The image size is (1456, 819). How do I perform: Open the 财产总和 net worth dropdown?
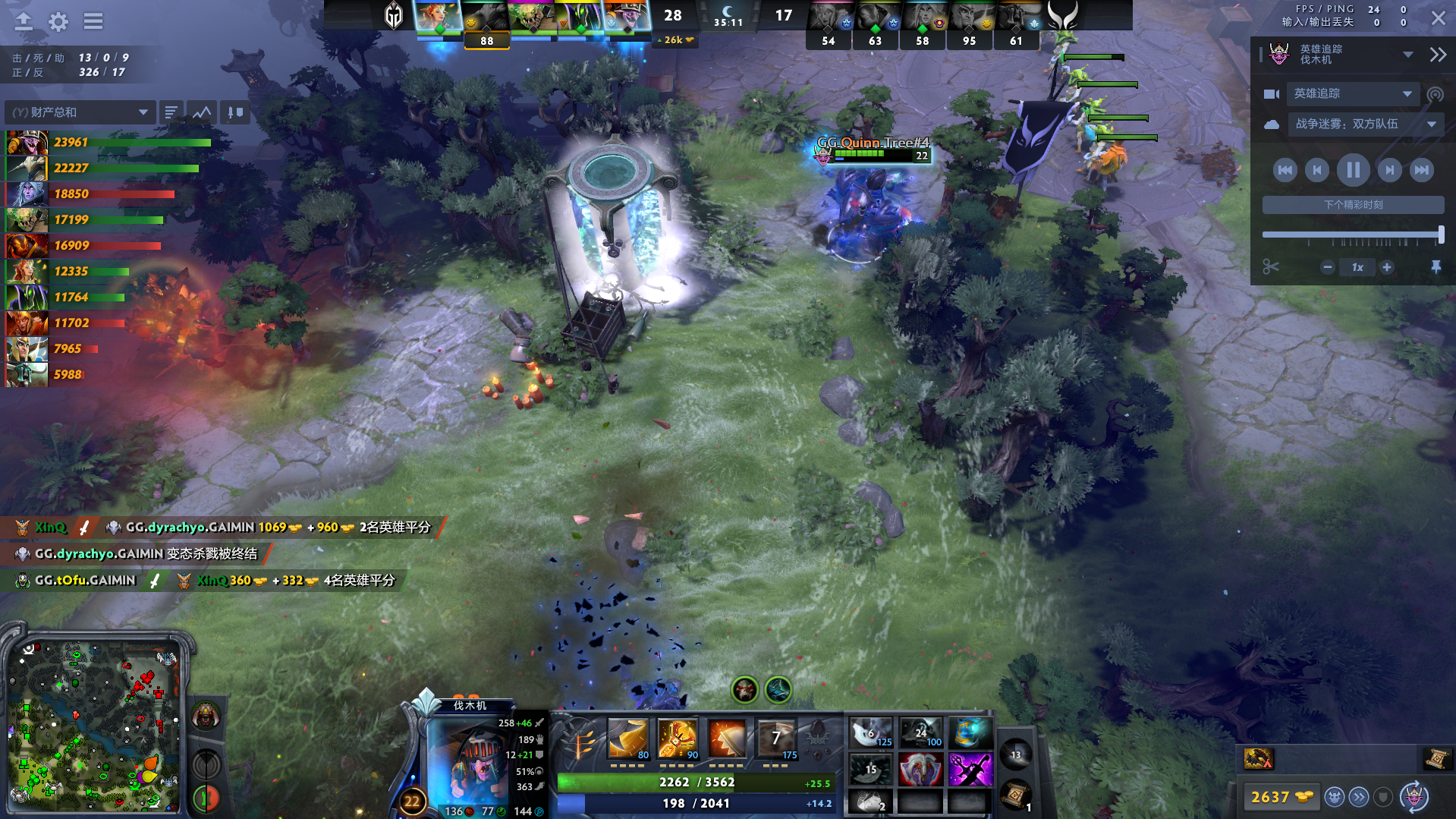[x=80, y=112]
